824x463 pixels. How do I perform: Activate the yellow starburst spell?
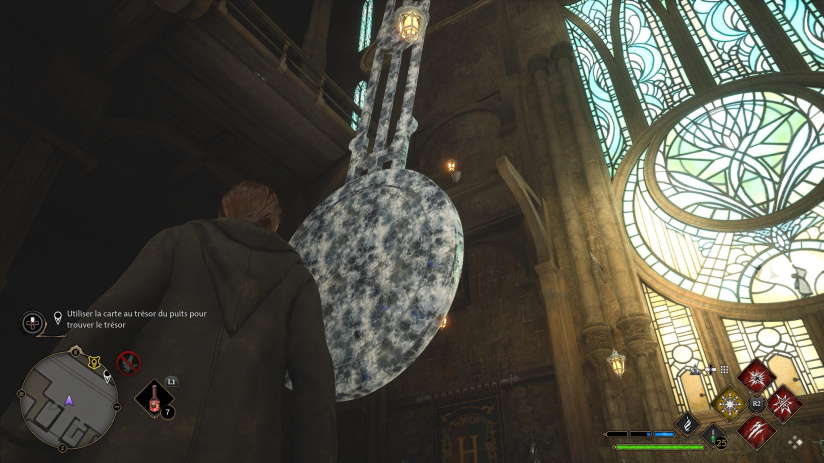pyautogui.click(x=729, y=404)
